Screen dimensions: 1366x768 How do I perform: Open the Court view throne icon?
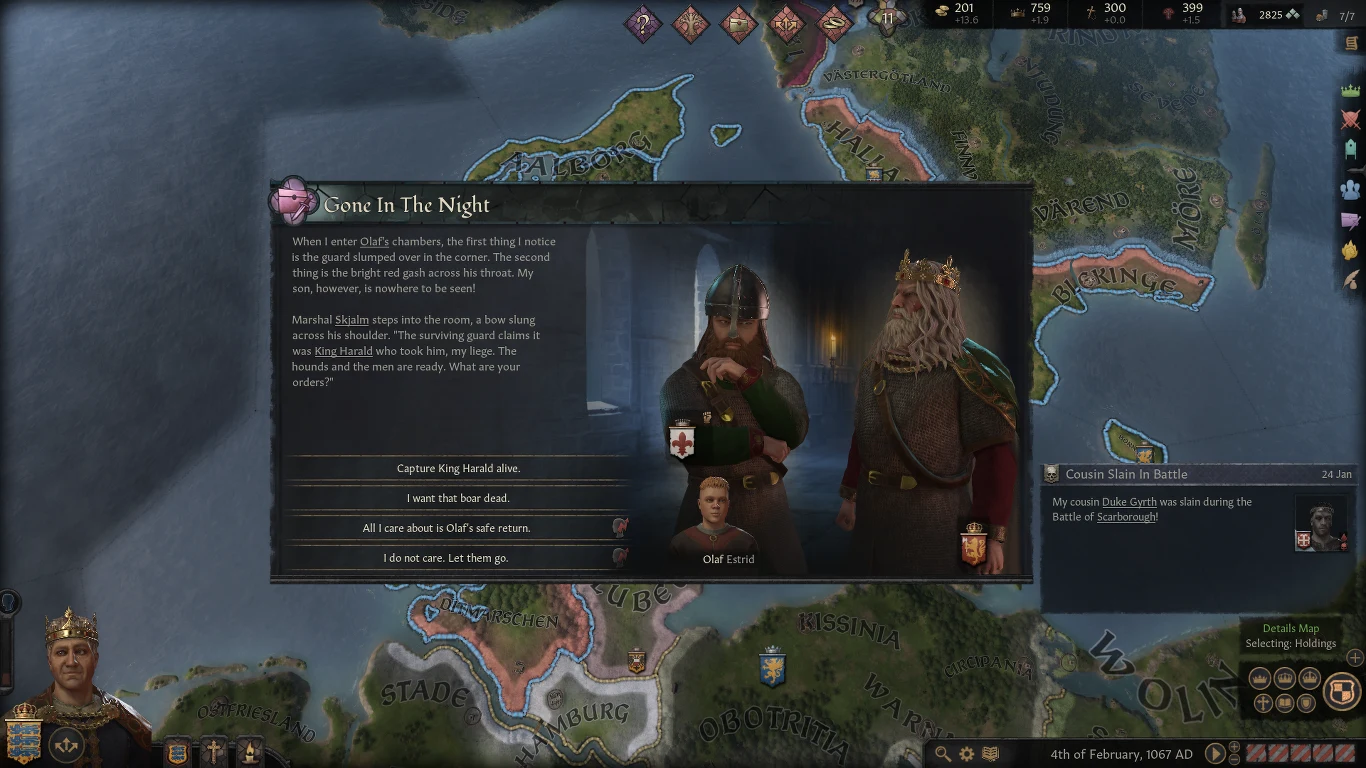coord(1351,149)
